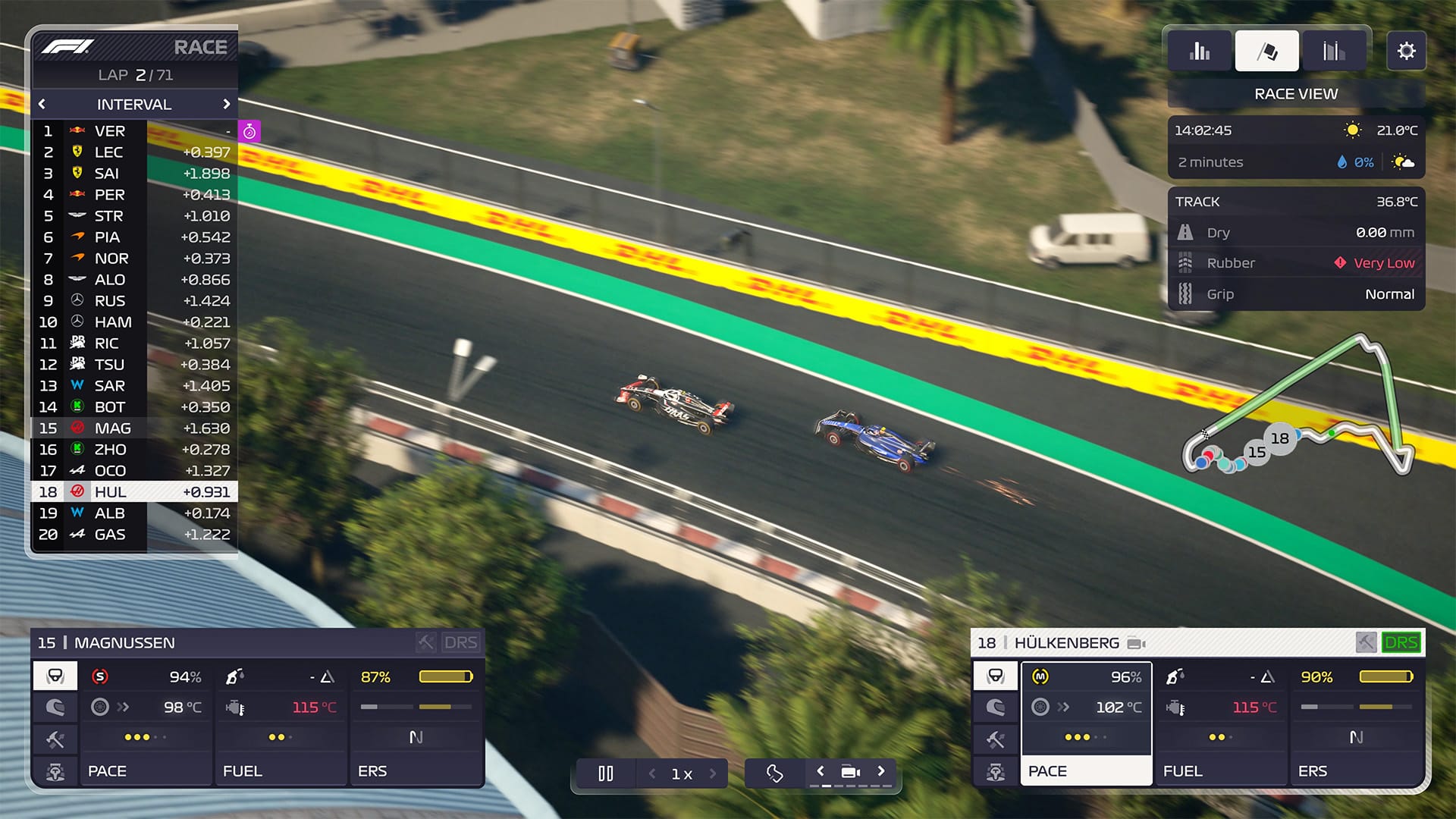Click the right chevron to increase the 1x speed
The image size is (1456, 819).
coord(711,773)
